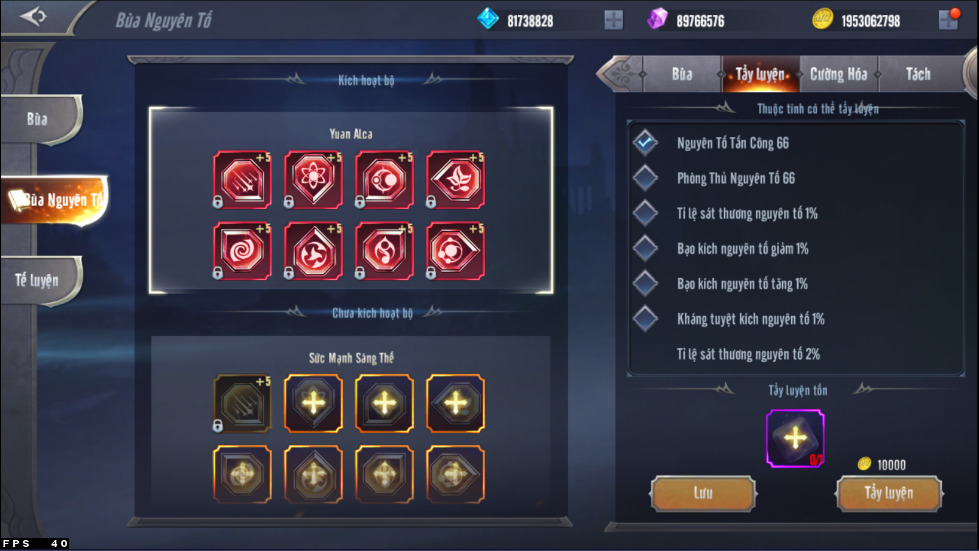
Task: Check the Phòng Thủ Nguyên Tố 66 attribute
Action: [x=646, y=178]
